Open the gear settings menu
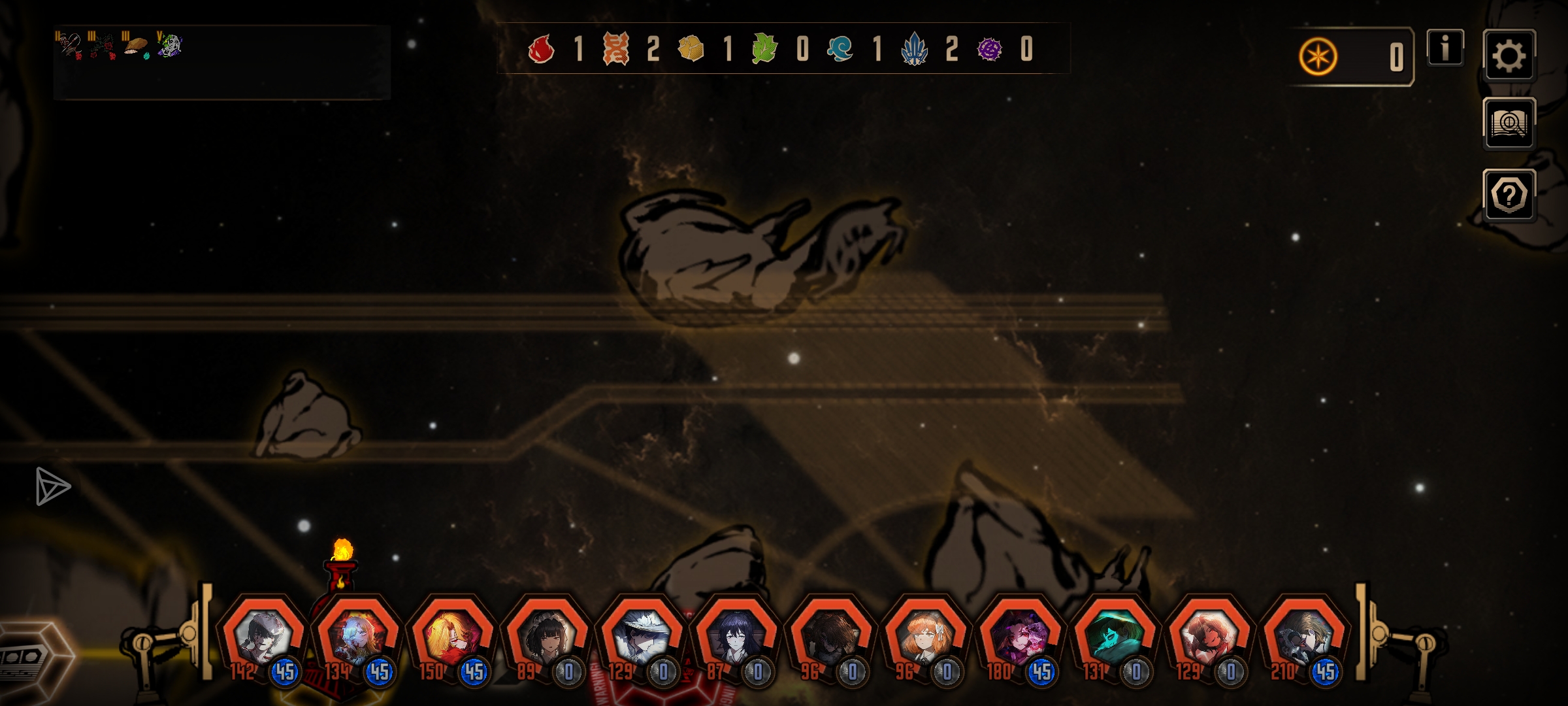The height and width of the screenshot is (706, 1568). 1509,56
